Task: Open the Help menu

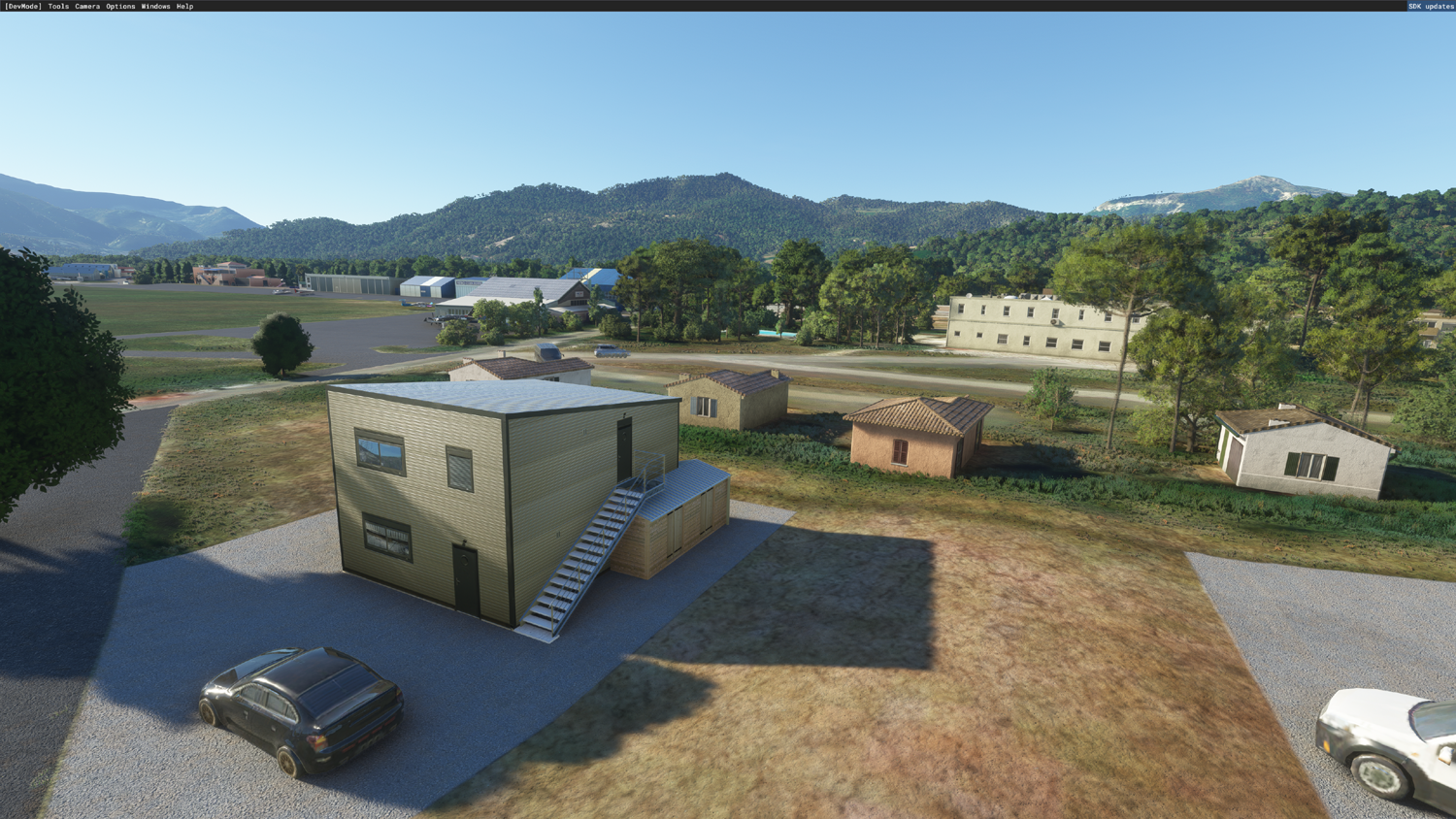Action: click(x=184, y=6)
